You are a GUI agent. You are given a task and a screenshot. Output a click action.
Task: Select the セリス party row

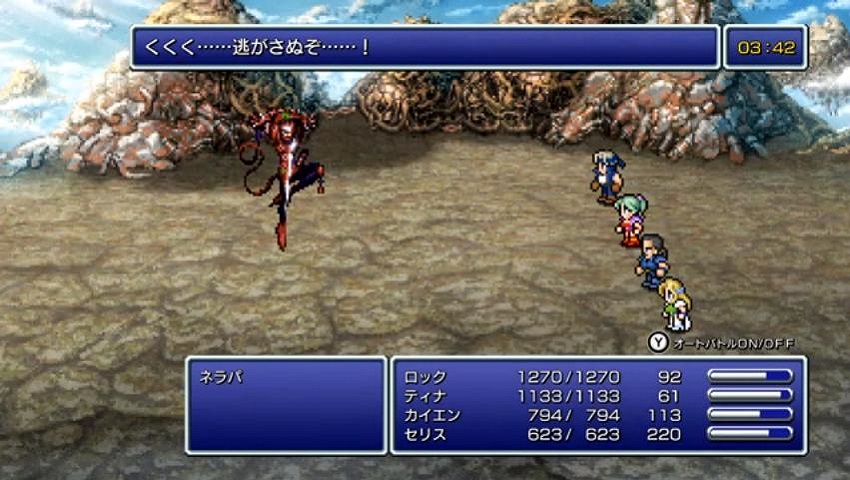tap(425, 434)
